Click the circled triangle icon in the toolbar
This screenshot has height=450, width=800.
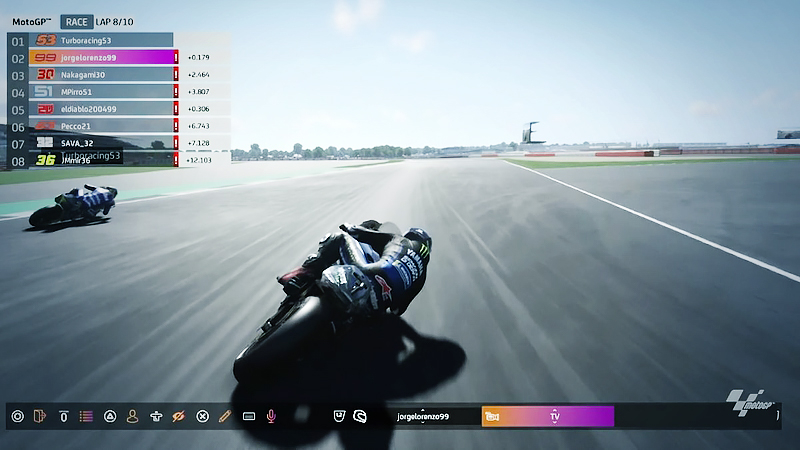pyautogui.click(x=110, y=416)
